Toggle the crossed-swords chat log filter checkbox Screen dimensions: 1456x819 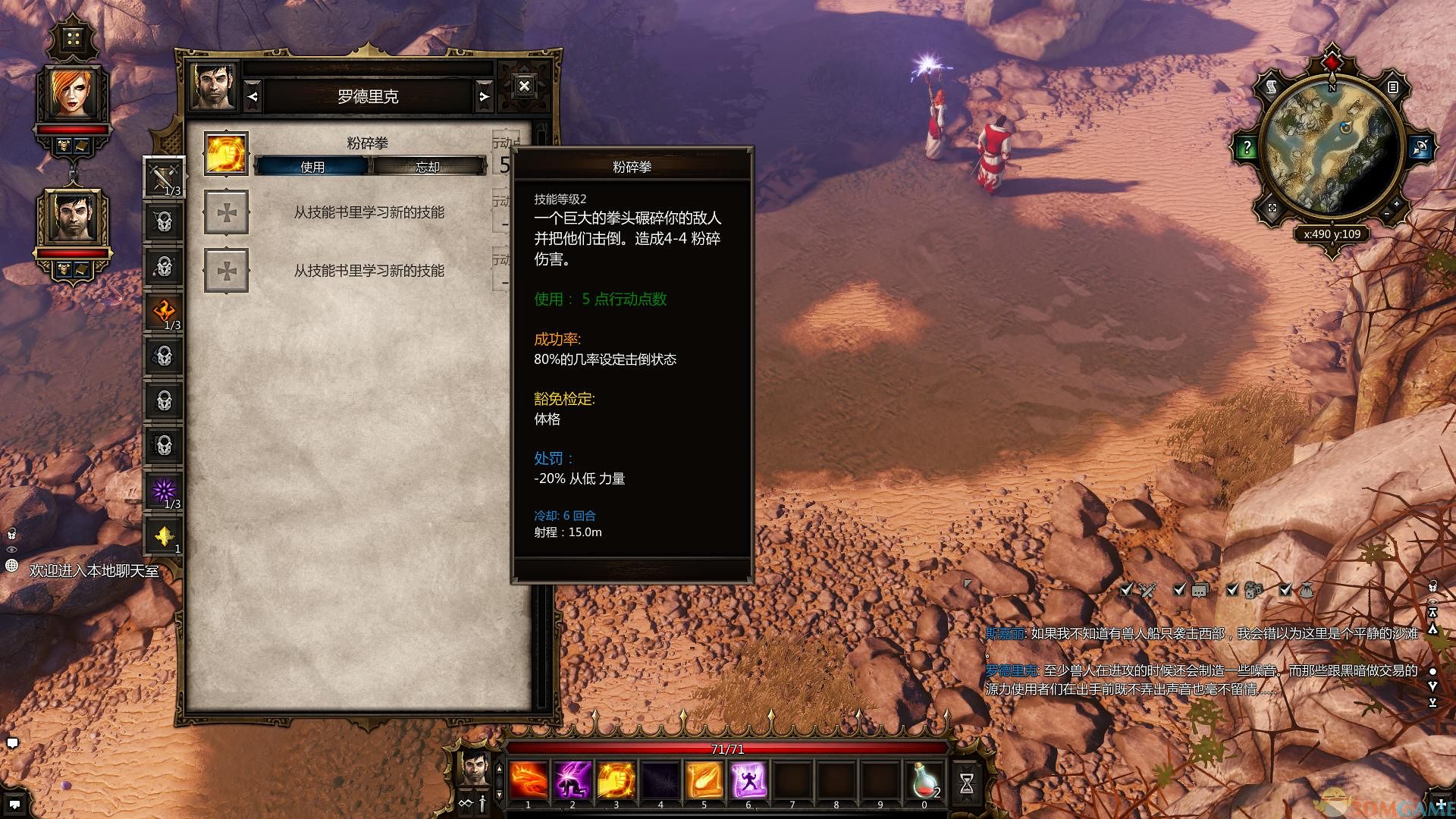pos(1127,589)
